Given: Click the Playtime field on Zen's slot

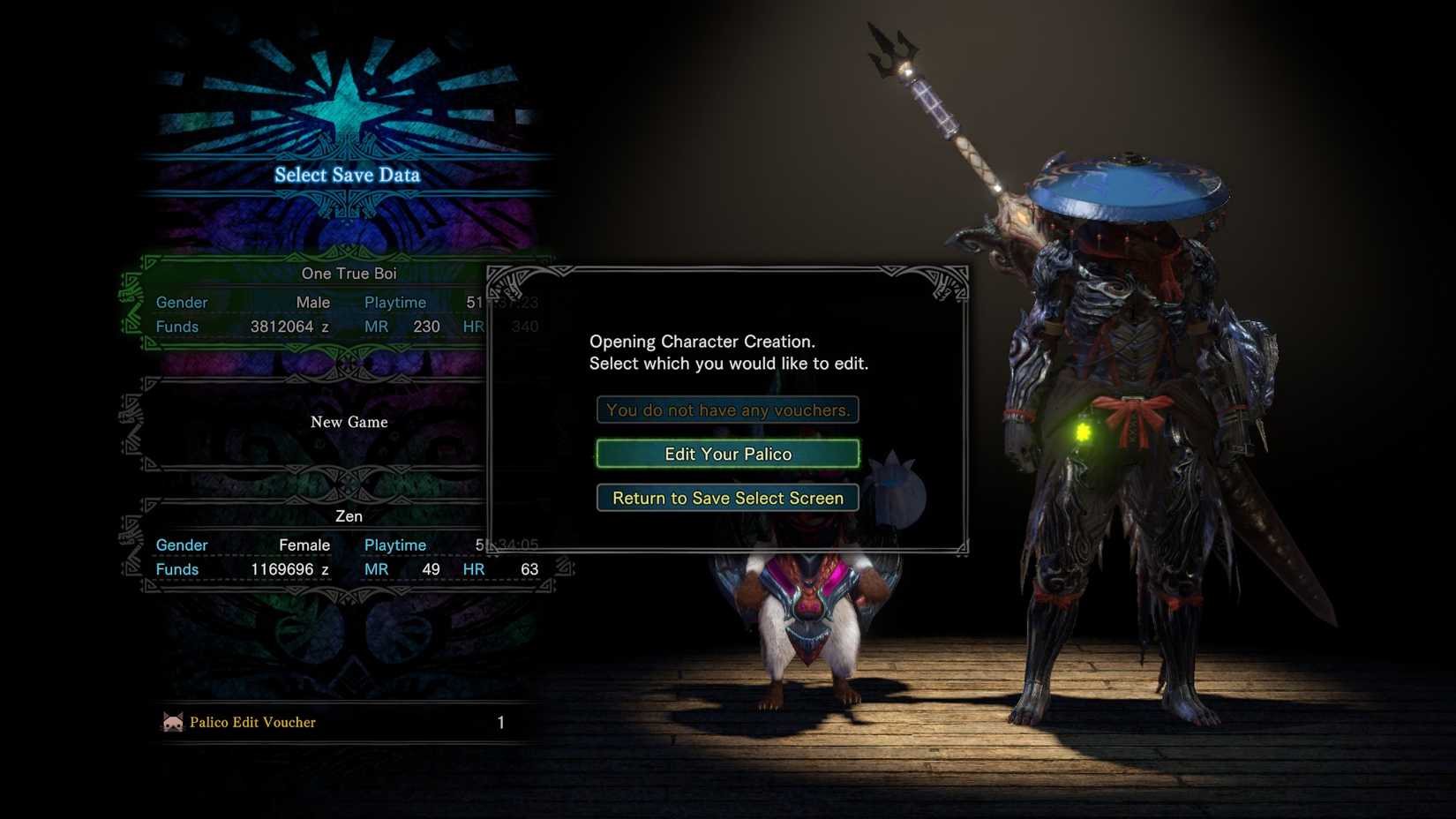Looking at the screenshot, I should click(394, 545).
